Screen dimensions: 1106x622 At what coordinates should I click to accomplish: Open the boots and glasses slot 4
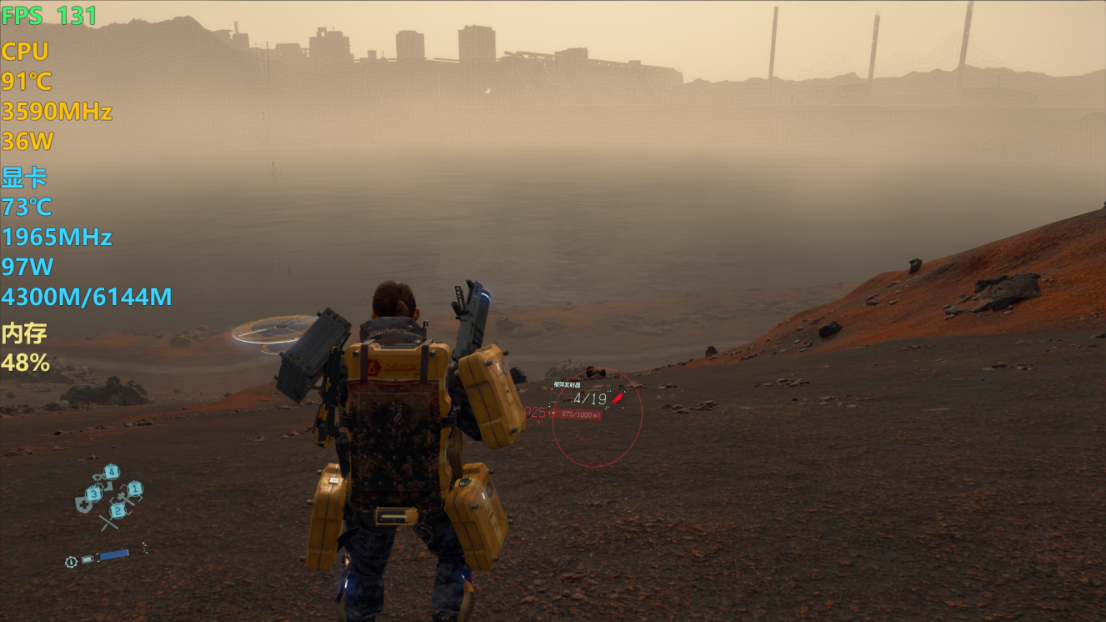coord(111,471)
